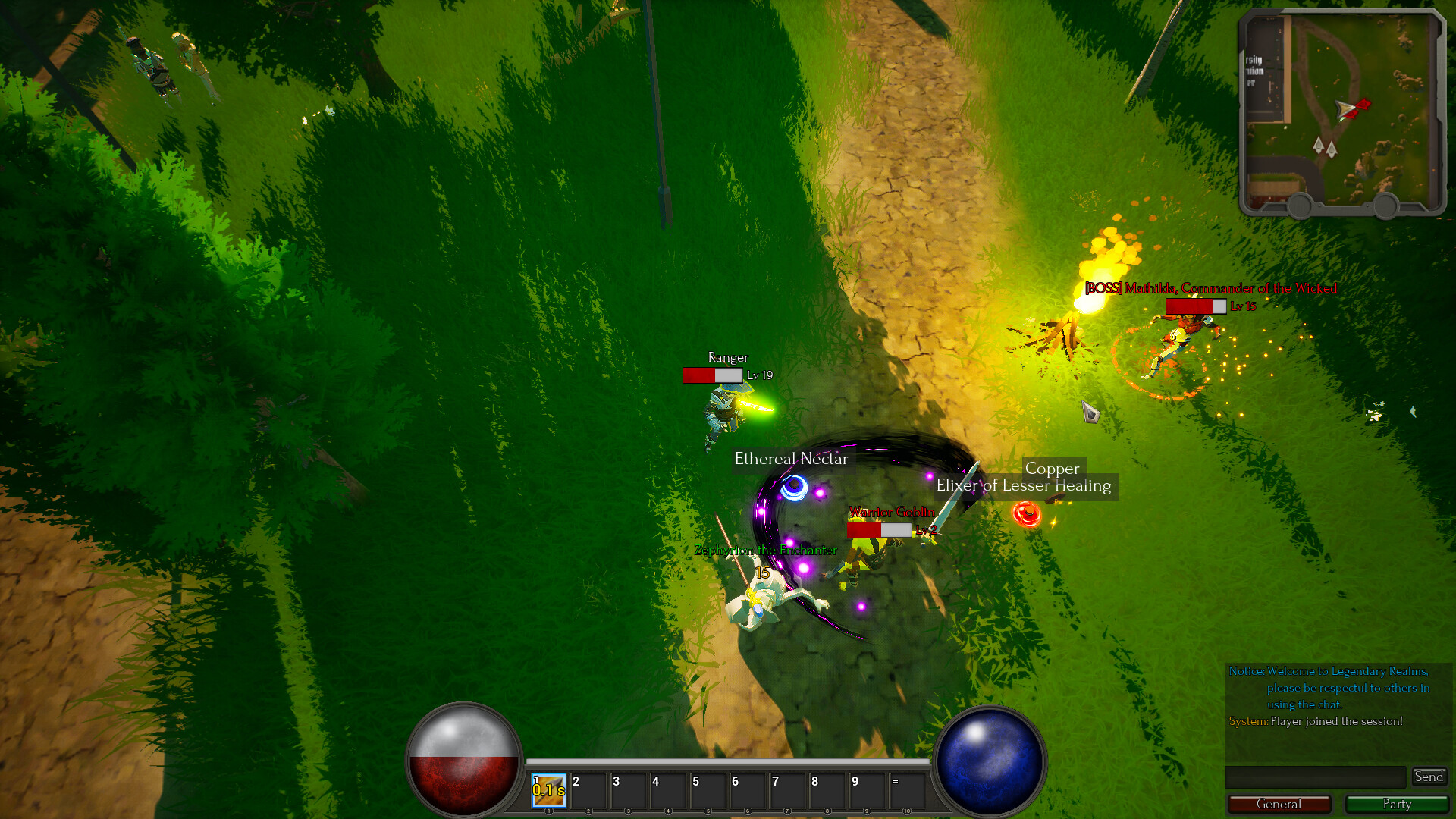This screenshot has height=819, width=1456.
Task: Switch to the Party chat channel
Action: (1398, 805)
